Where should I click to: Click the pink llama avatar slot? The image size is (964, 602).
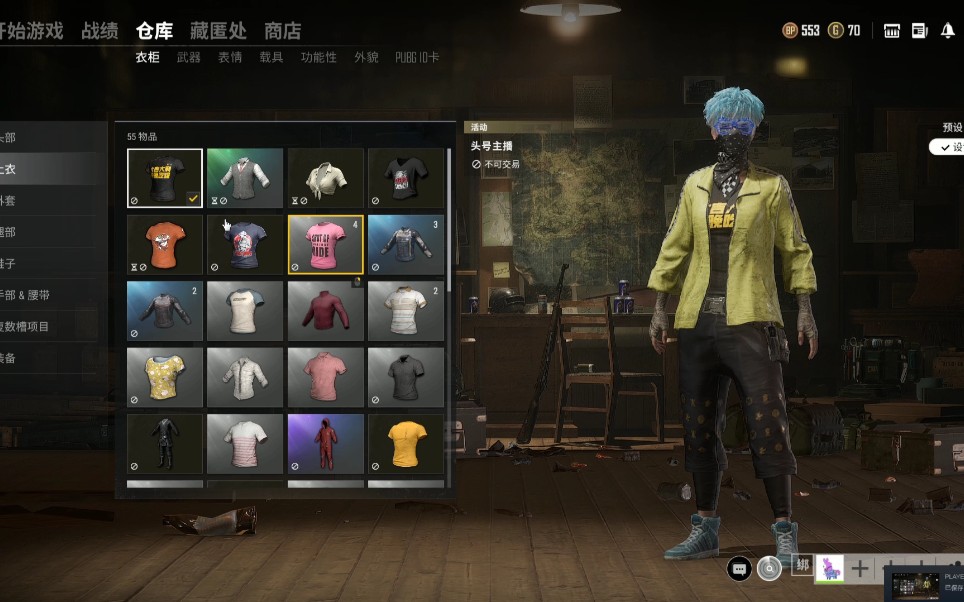[829, 568]
